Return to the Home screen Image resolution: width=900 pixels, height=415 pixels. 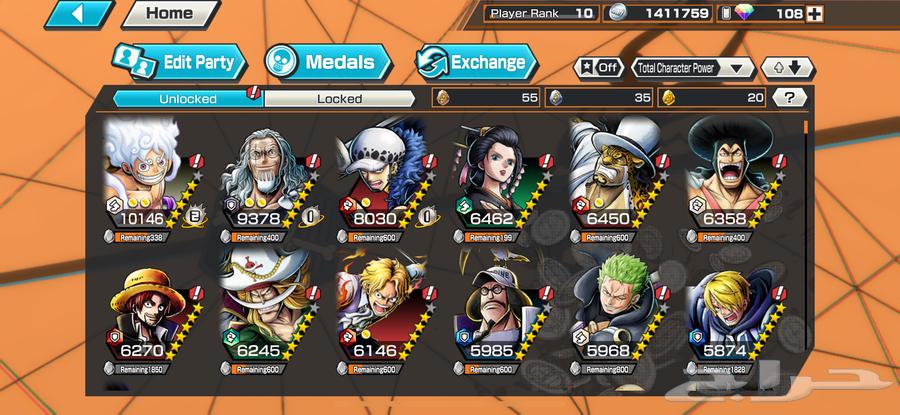tap(168, 14)
